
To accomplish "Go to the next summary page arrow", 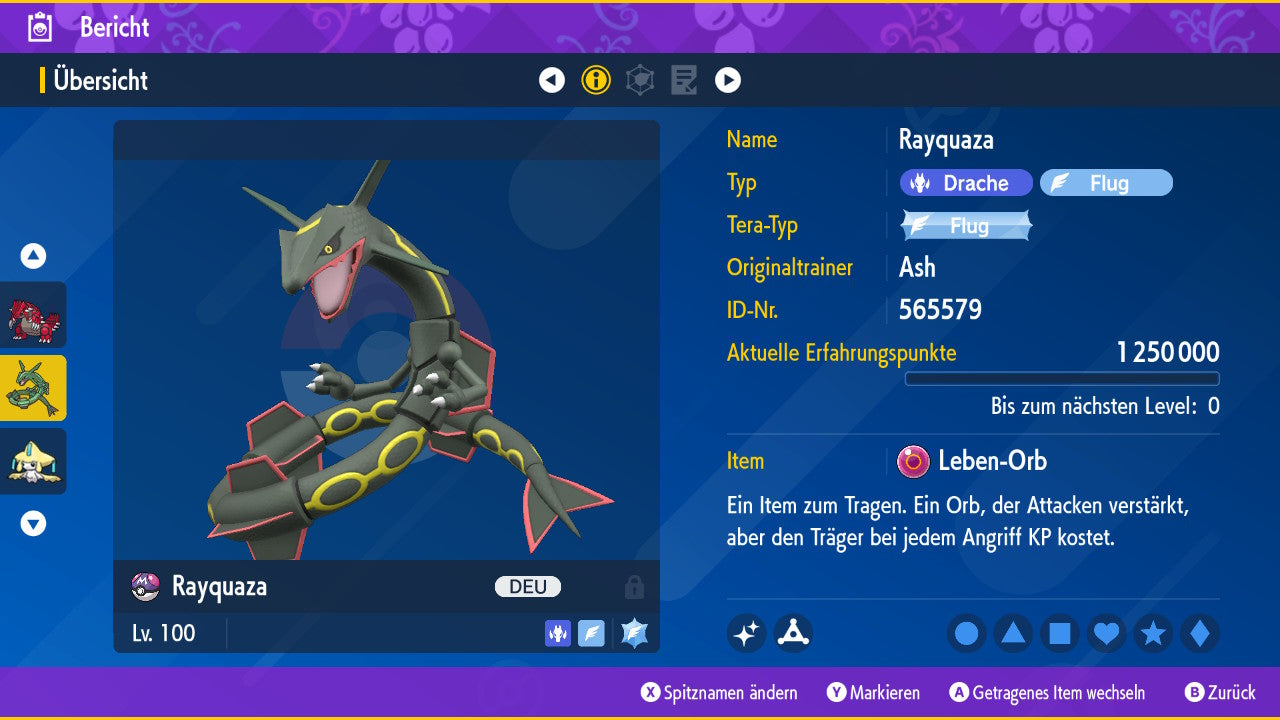I will click(x=728, y=80).
